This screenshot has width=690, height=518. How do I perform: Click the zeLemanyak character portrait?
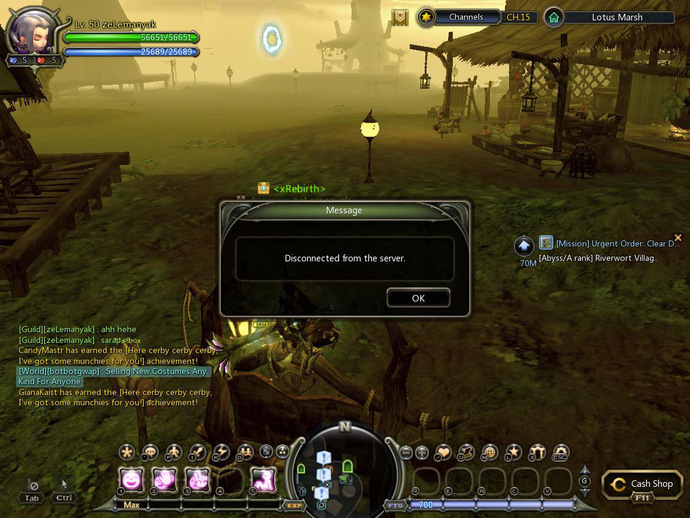(29, 33)
